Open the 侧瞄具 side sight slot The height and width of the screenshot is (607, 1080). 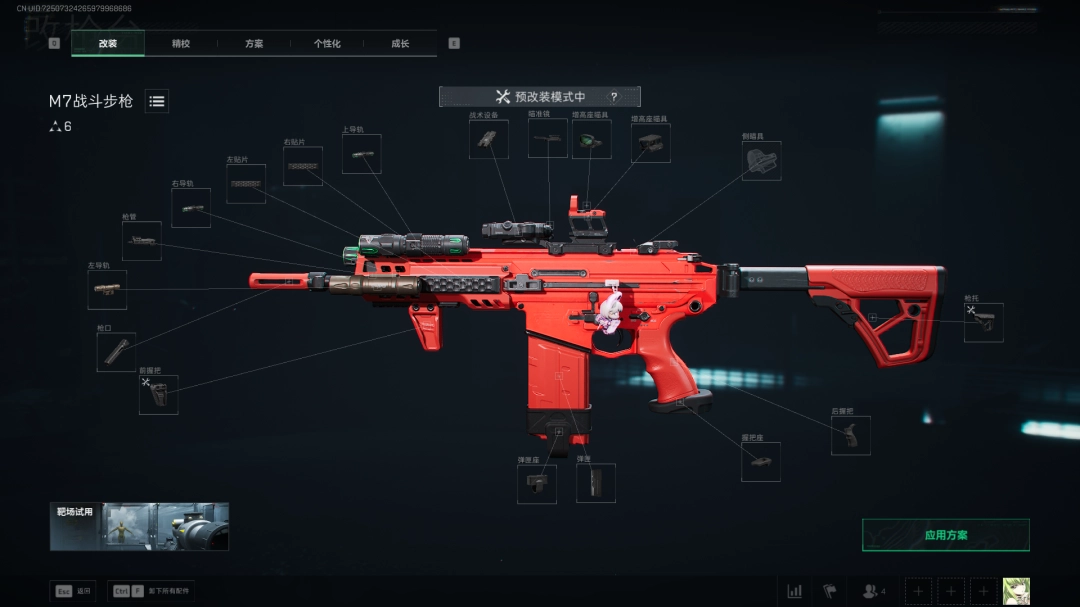tap(761, 161)
